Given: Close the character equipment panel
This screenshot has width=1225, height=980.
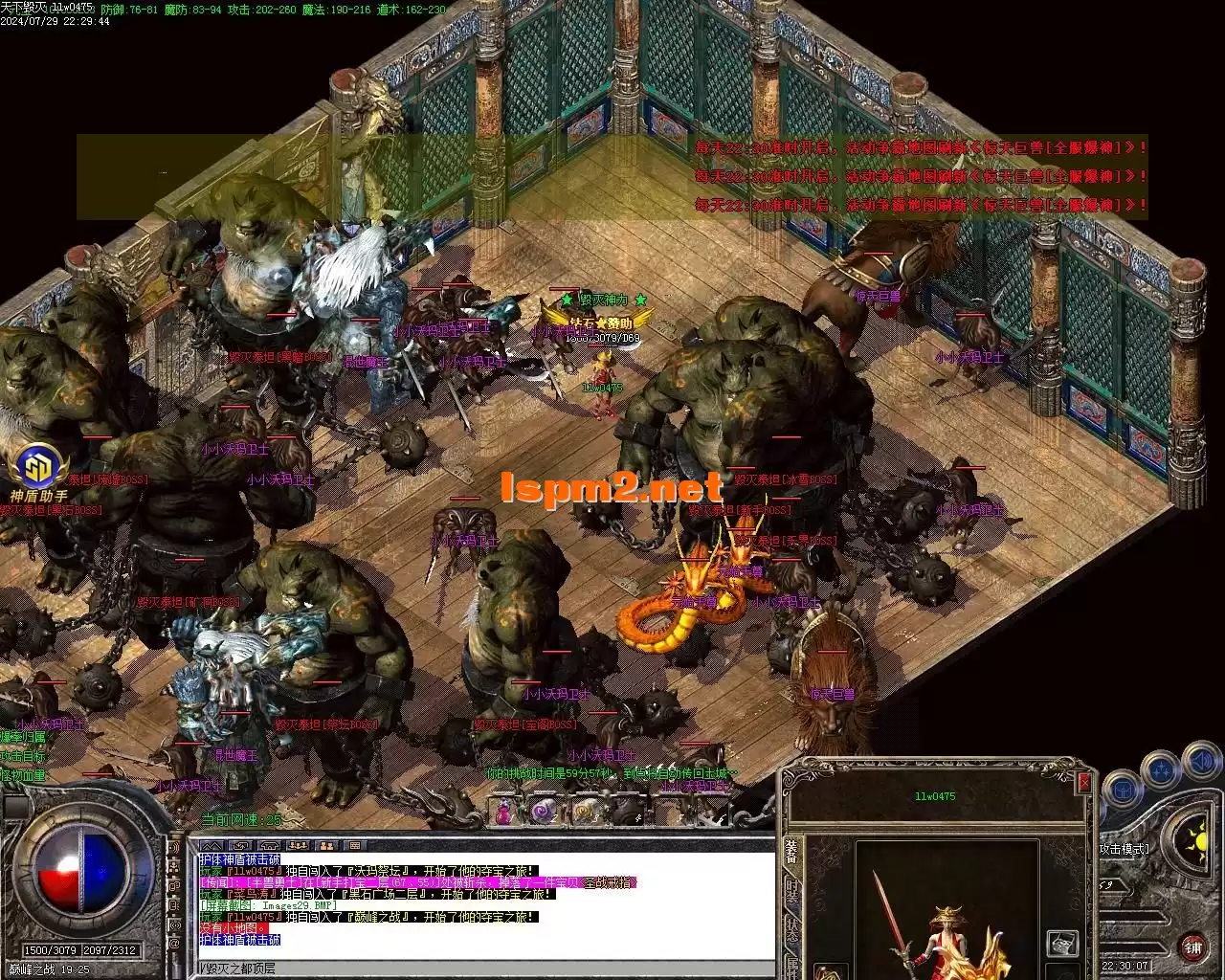Looking at the screenshot, I should click(1083, 782).
